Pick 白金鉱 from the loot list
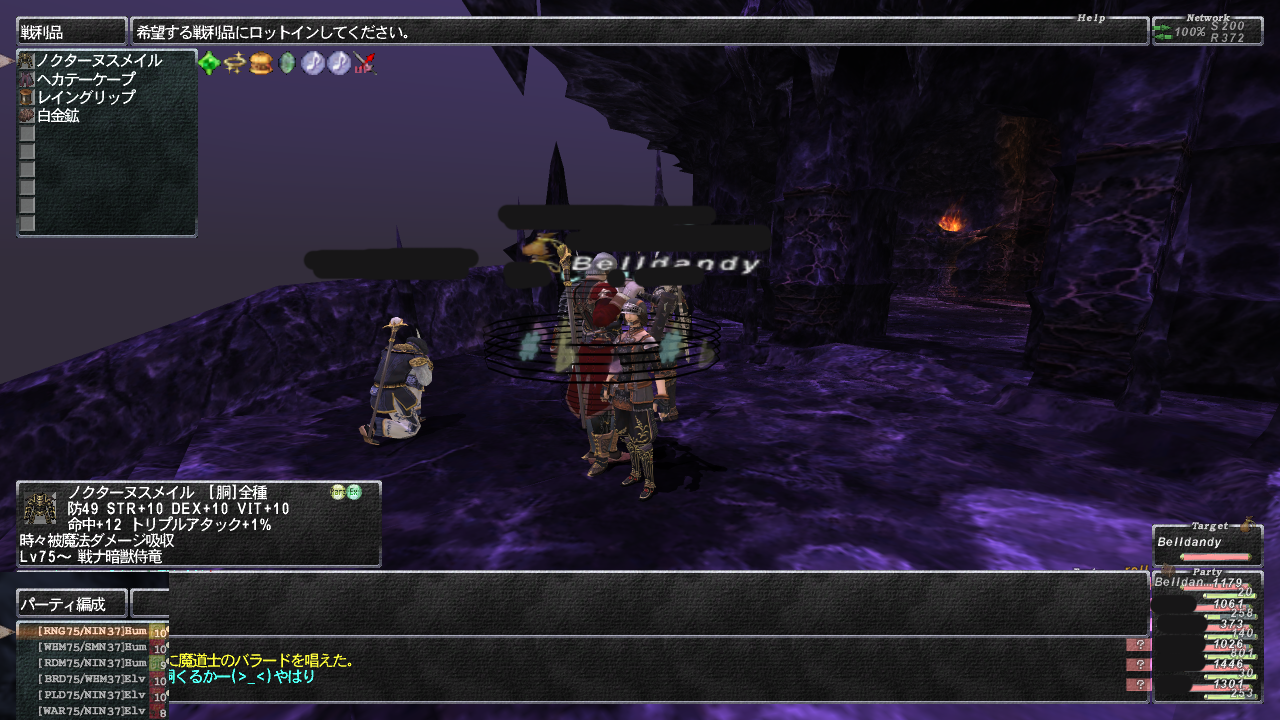The width and height of the screenshot is (1280, 720). tap(58, 115)
